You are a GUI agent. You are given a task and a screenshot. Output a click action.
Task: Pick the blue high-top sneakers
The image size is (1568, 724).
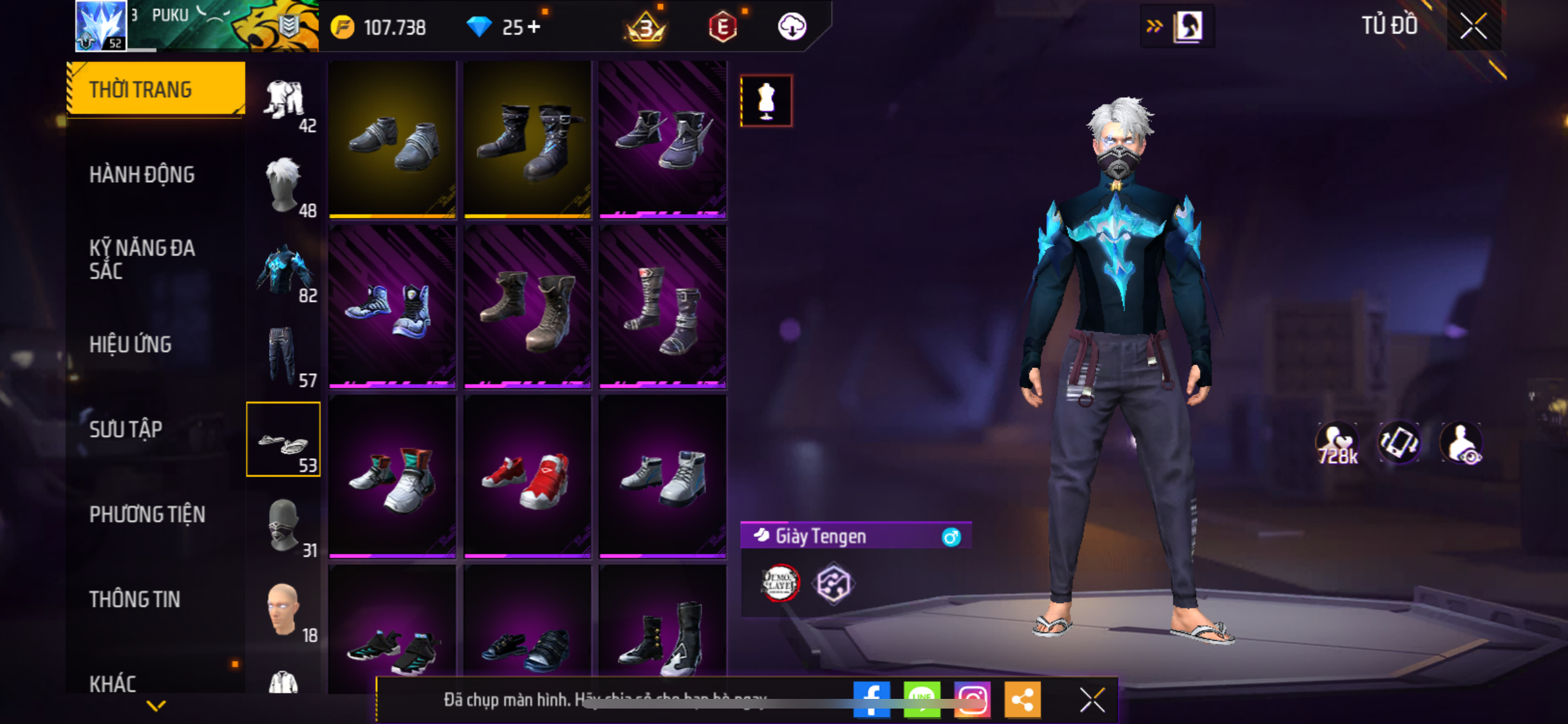(392, 308)
